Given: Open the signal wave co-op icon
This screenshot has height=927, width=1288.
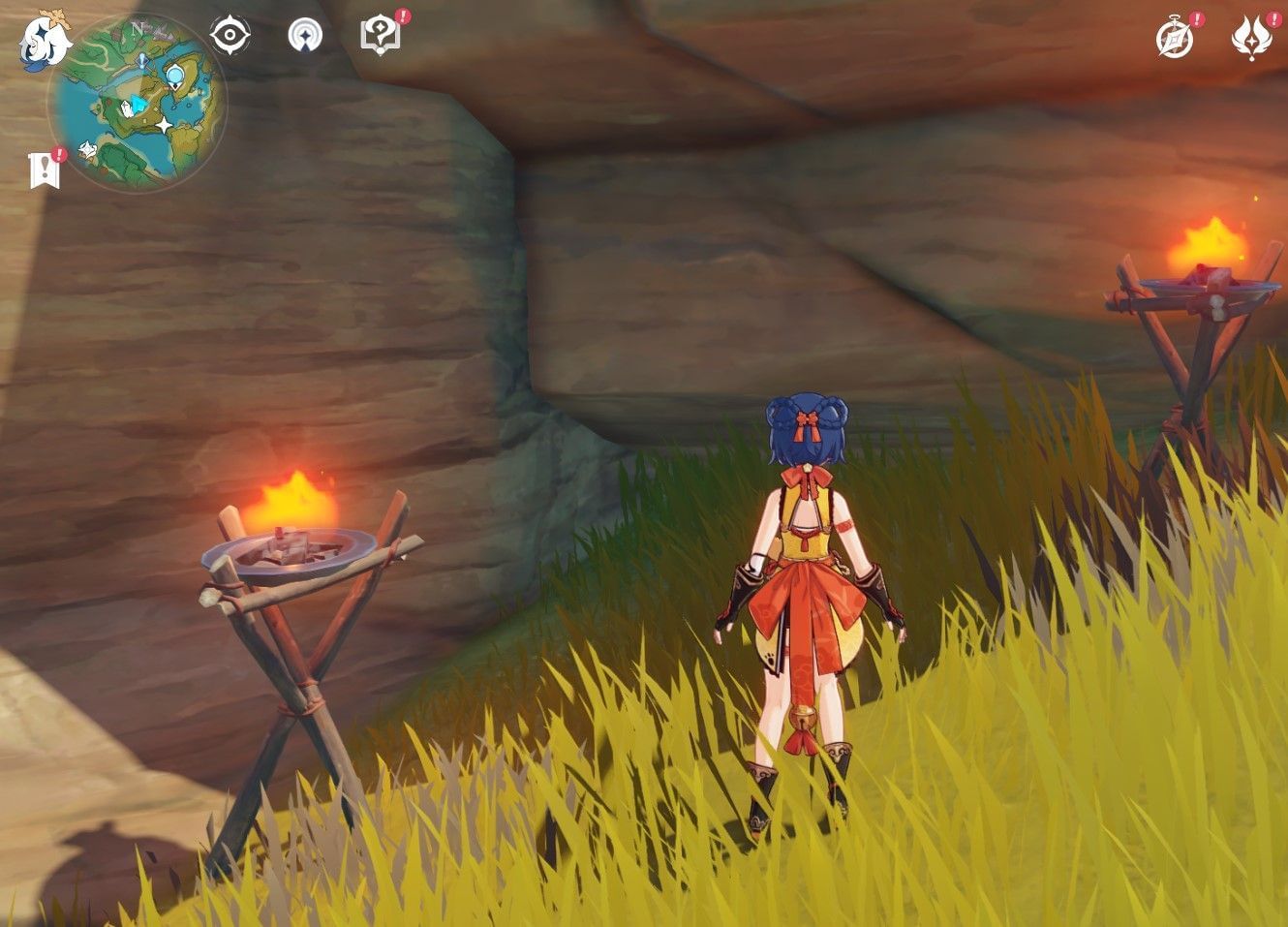Looking at the screenshot, I should coord(305,36).
